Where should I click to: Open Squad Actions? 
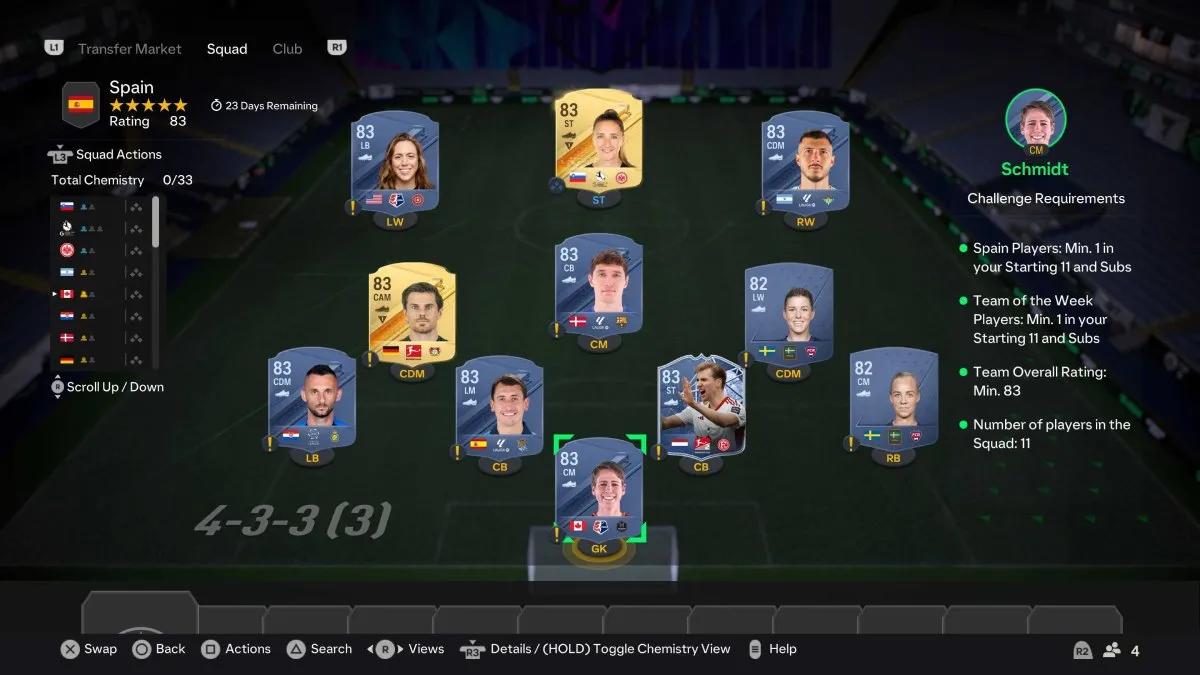(x=118, y=155)
